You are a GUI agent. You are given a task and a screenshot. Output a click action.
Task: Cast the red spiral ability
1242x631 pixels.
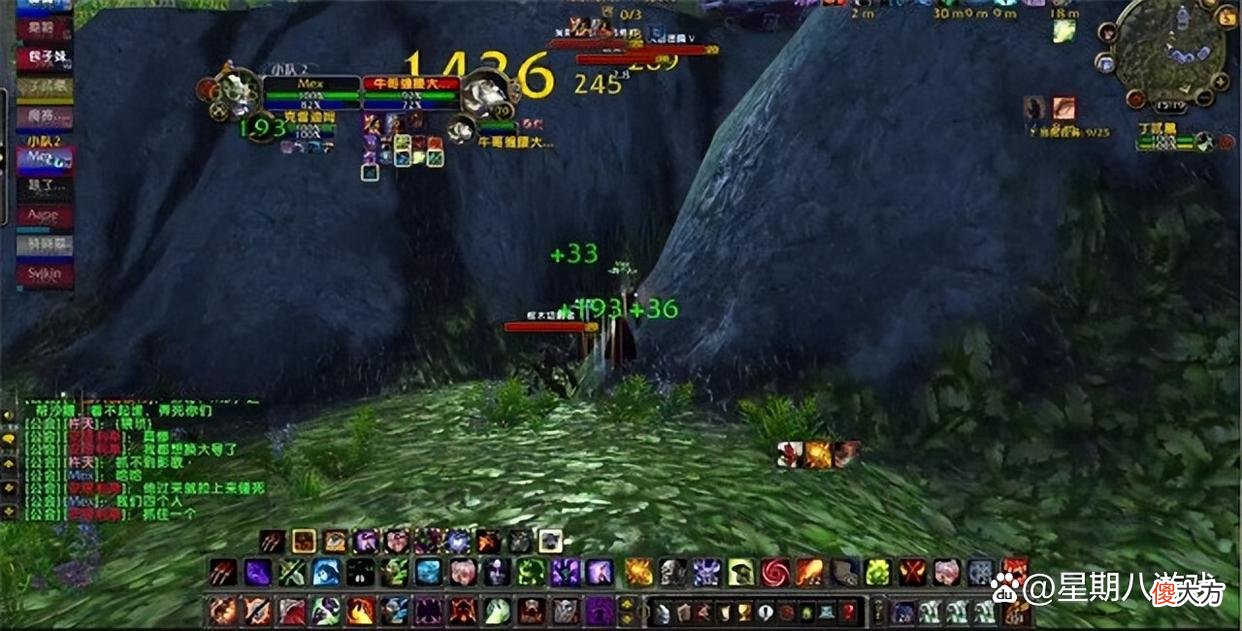[774, 572]
